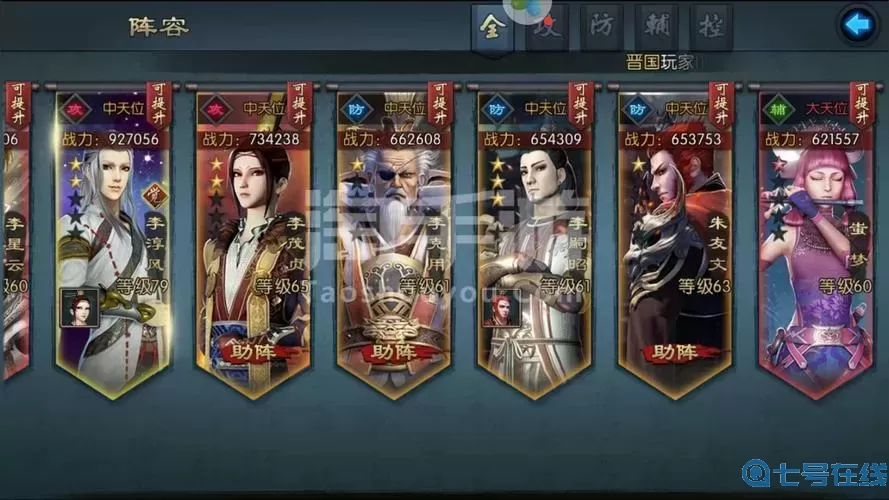This screenshot has width=889, height=500.
Task: Select the partially visible 李星云 card
Action: 14,250
